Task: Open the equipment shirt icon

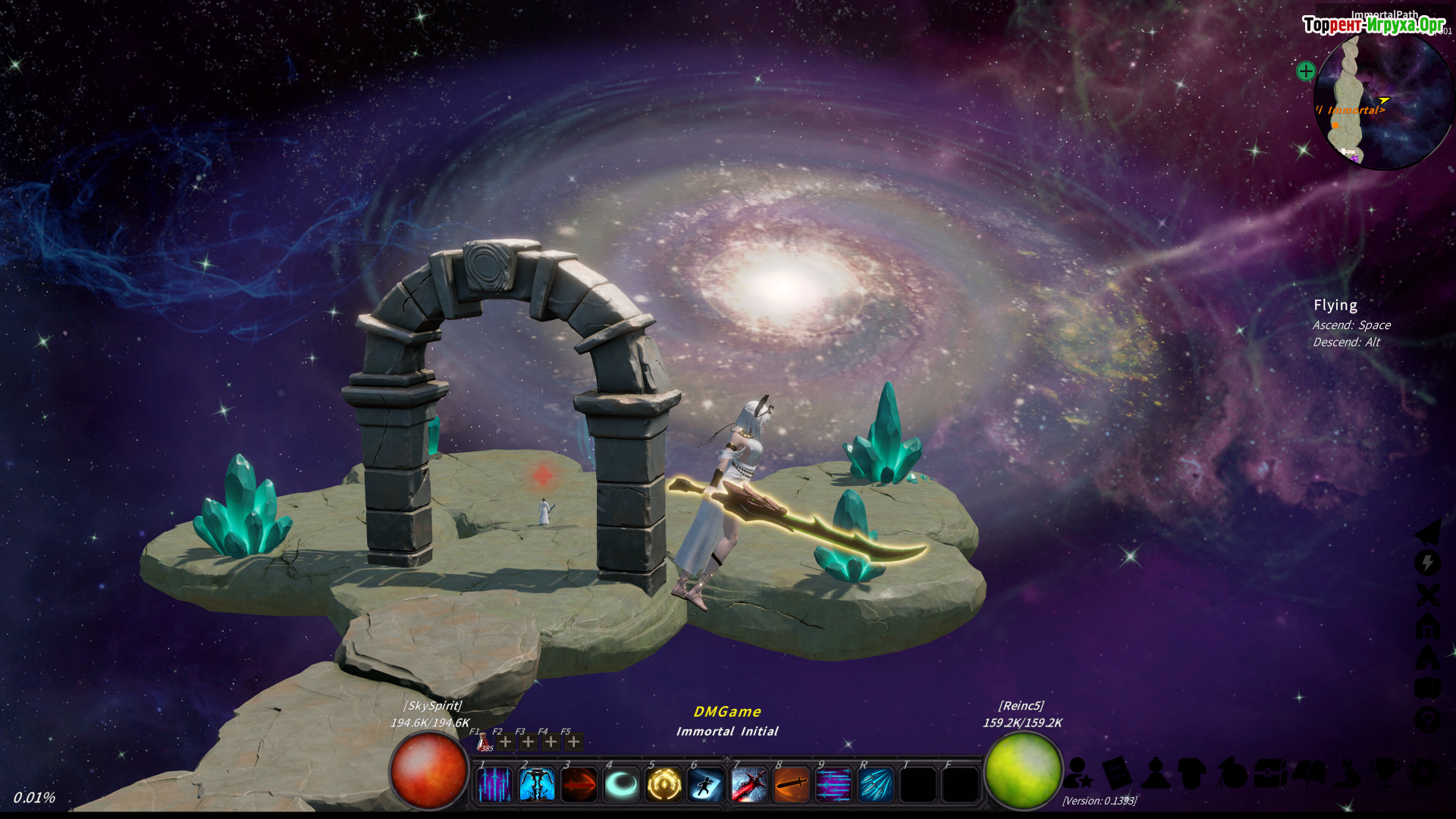Action: 1193,773
